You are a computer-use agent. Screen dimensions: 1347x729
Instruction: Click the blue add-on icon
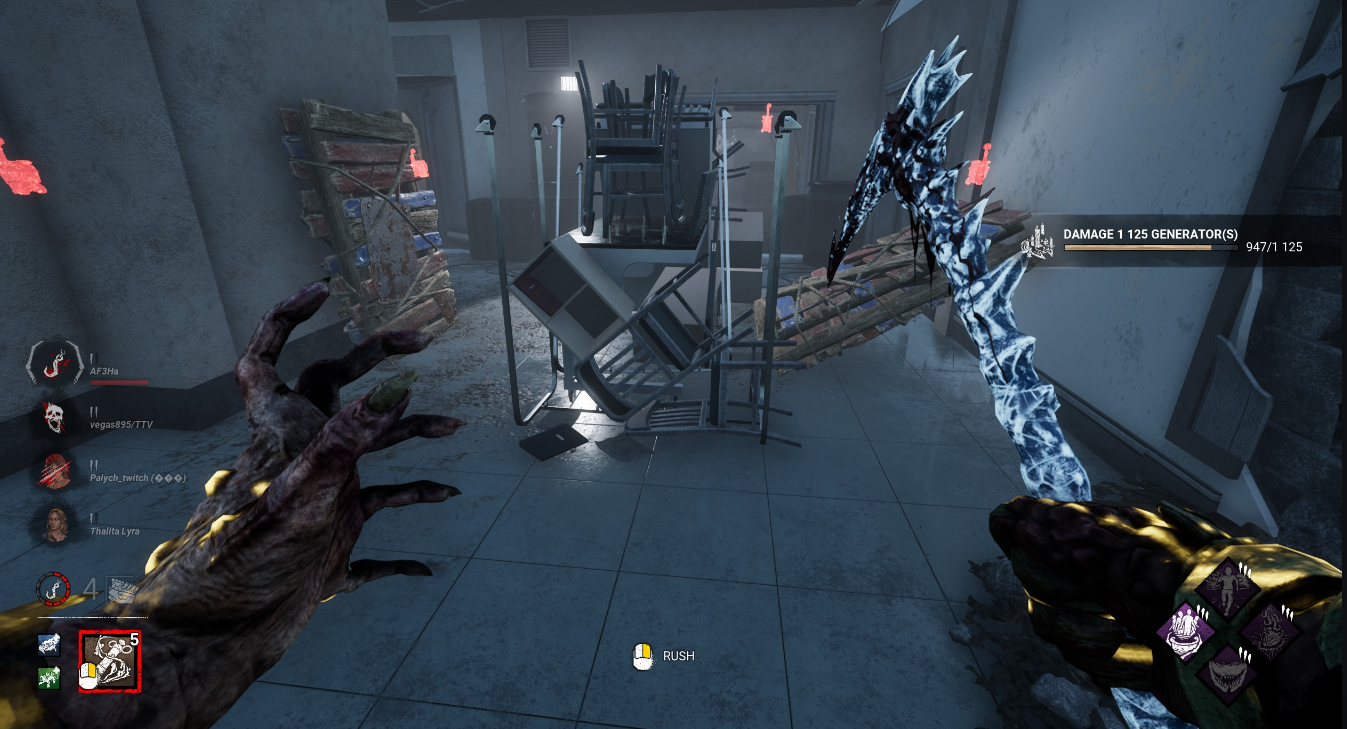click(49, 645)
